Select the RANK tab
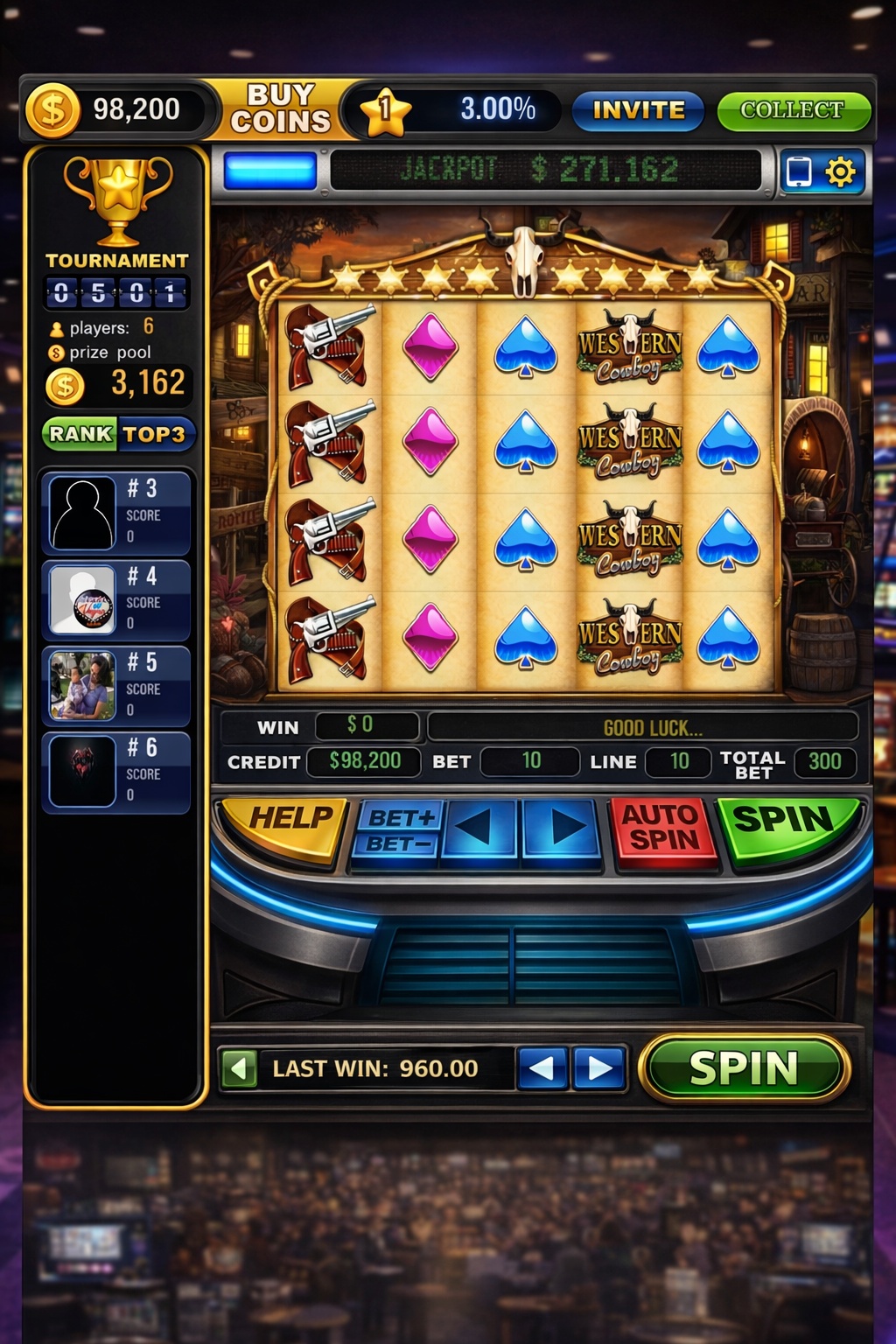The height and width of the screenshot is (1344, 896). click(x=80, y=434)
